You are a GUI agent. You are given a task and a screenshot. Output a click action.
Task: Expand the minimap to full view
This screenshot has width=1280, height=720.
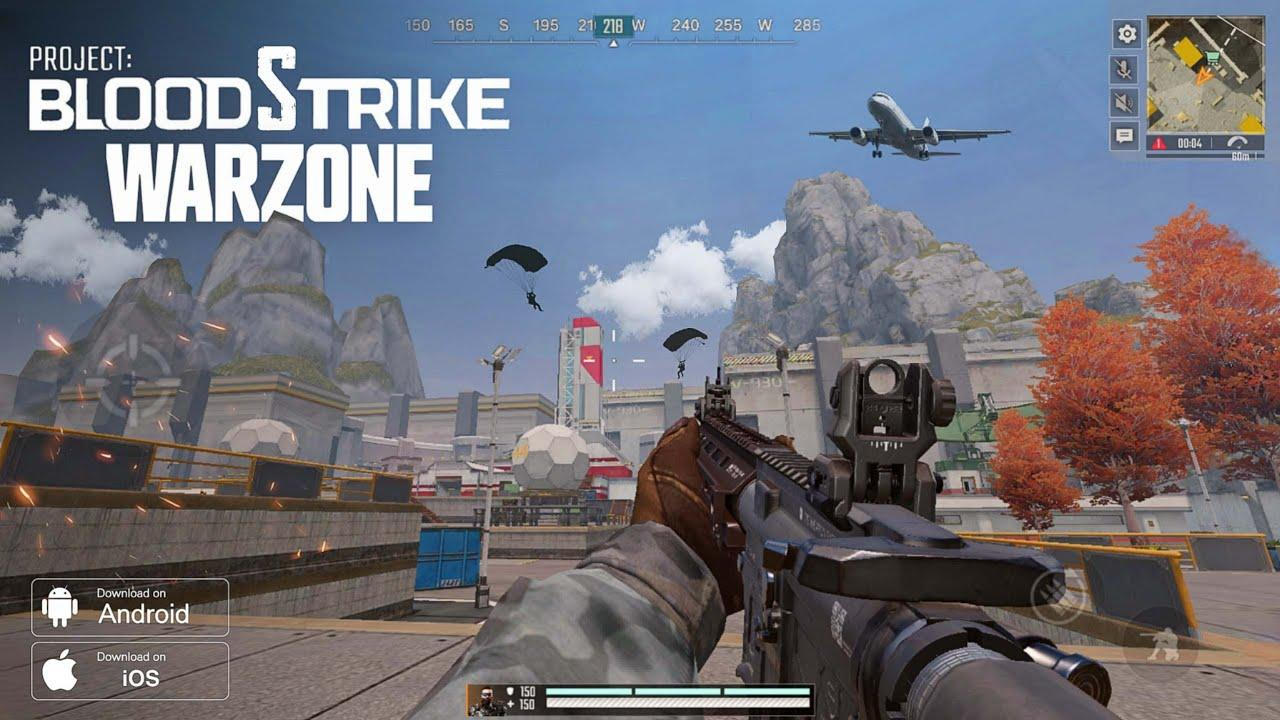click(1205, 75)
